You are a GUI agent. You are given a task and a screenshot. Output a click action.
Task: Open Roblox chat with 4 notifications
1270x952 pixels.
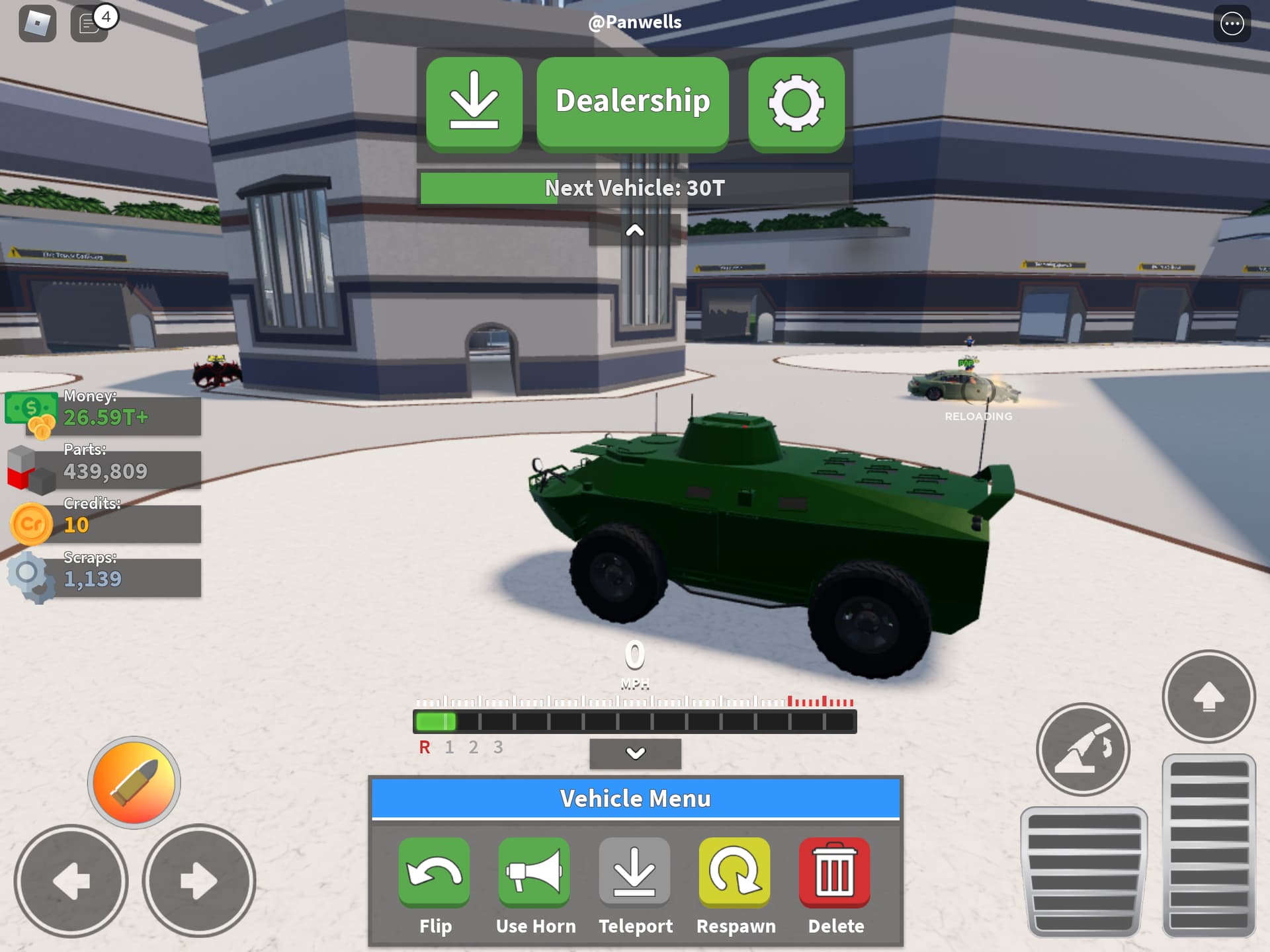89,24
